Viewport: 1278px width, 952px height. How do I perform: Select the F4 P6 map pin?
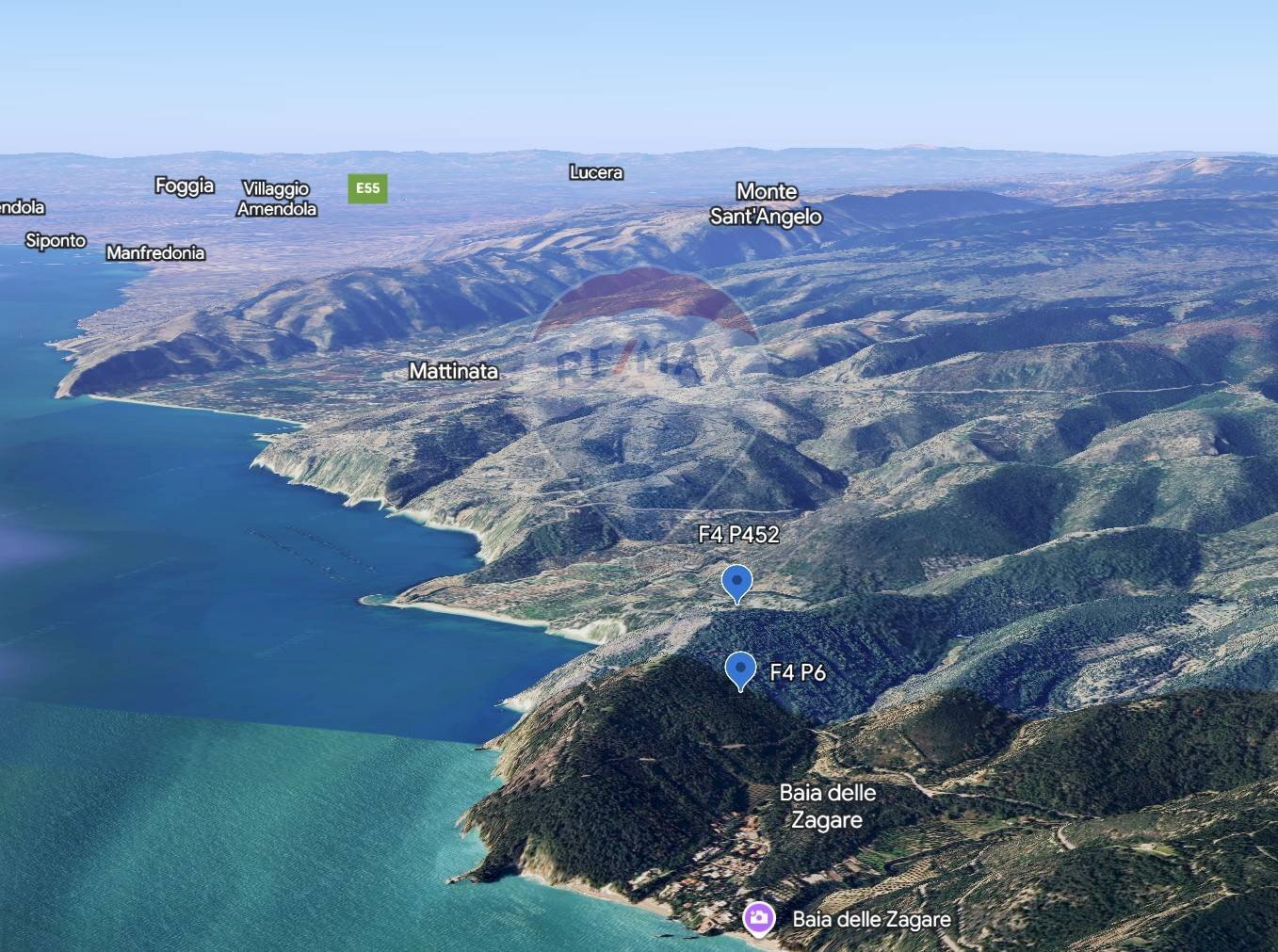pyautogui.click(x=741, y=670)
